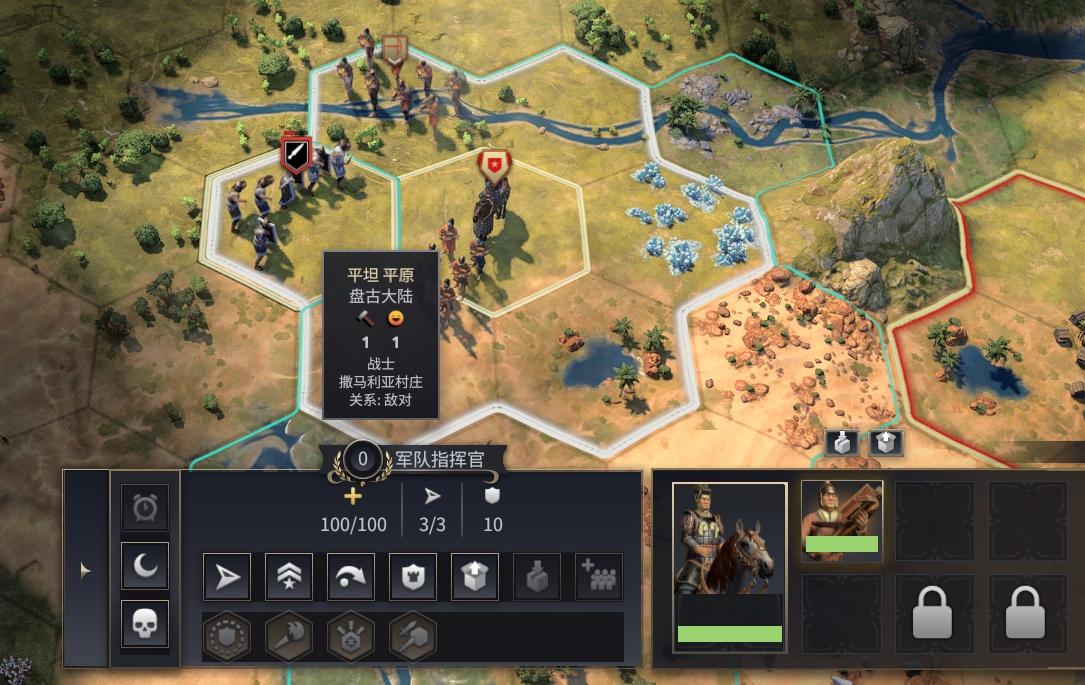Click the small box down-arrow button above army panel
Image resolution: width=1085 pixels, height=685 pixels.
(842, 442)
